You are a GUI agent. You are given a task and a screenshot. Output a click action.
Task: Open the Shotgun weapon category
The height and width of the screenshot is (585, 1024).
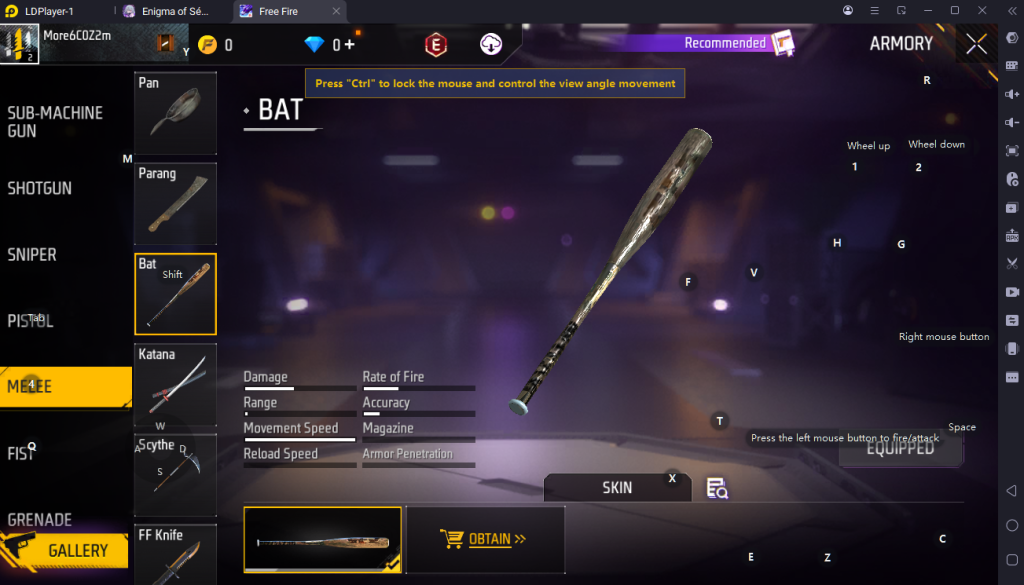click(40, 188)
